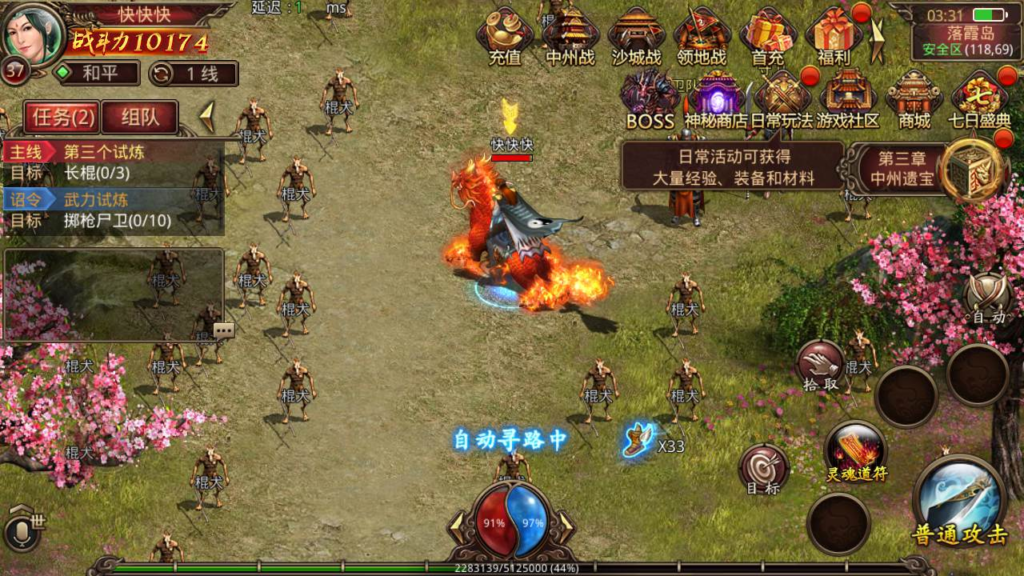Open the 领地战 event
Viewport: 1024px width, 576px height.
(x=701, y=36)
